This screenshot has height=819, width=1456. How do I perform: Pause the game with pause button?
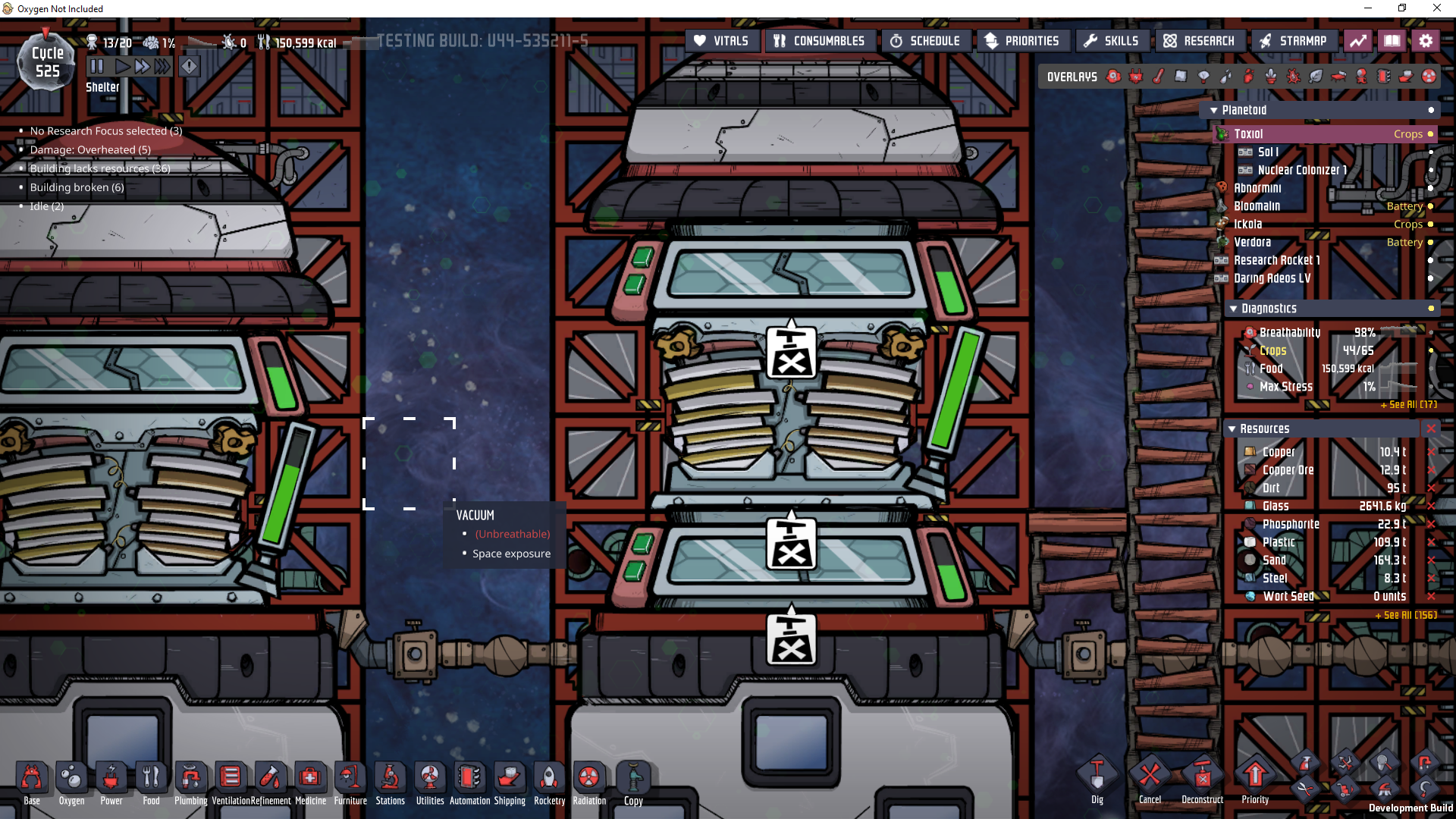pyautogui.click(x=97, y=67)
